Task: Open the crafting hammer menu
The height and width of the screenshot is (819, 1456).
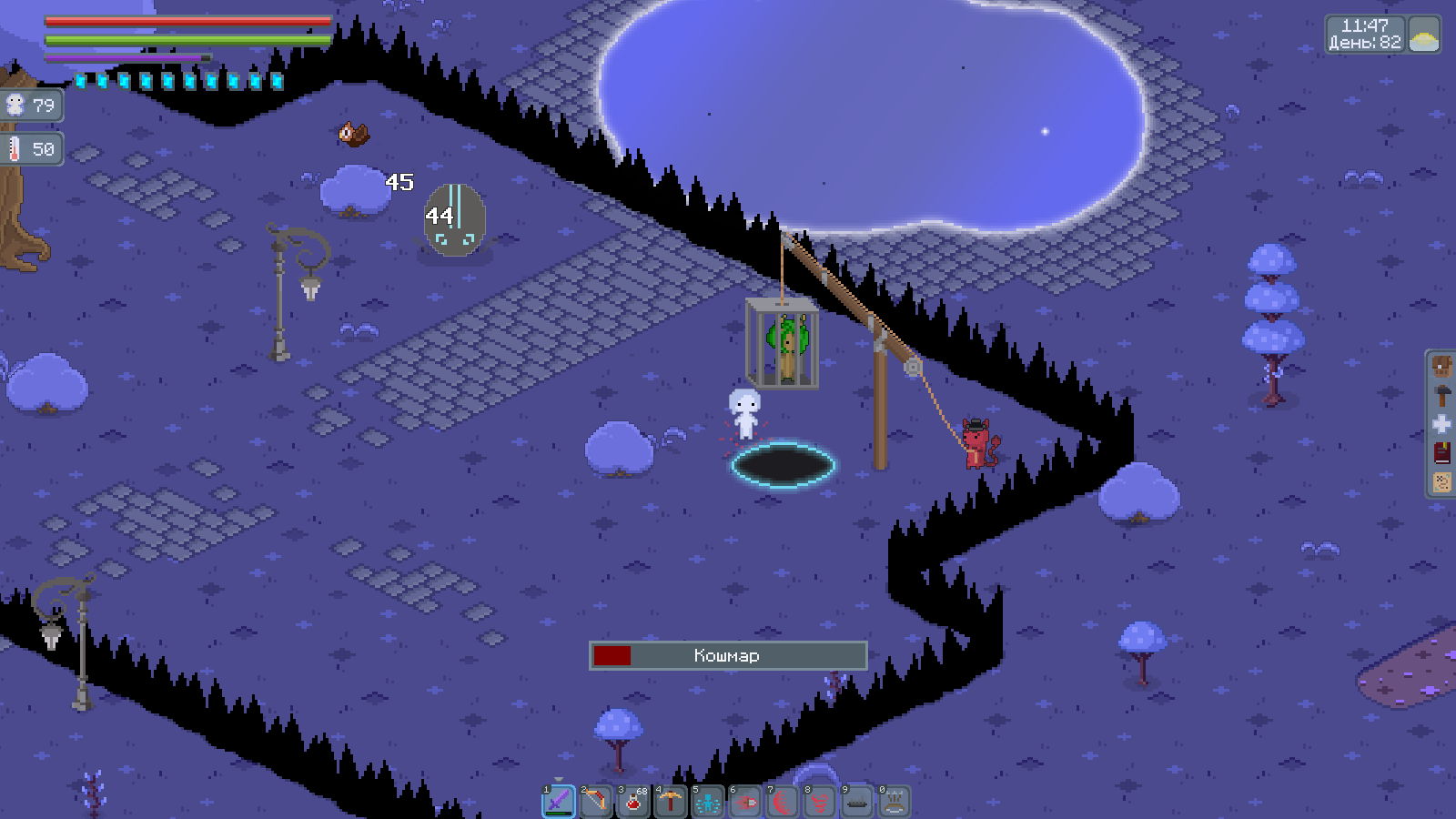Action: (x=1441, y=396)
